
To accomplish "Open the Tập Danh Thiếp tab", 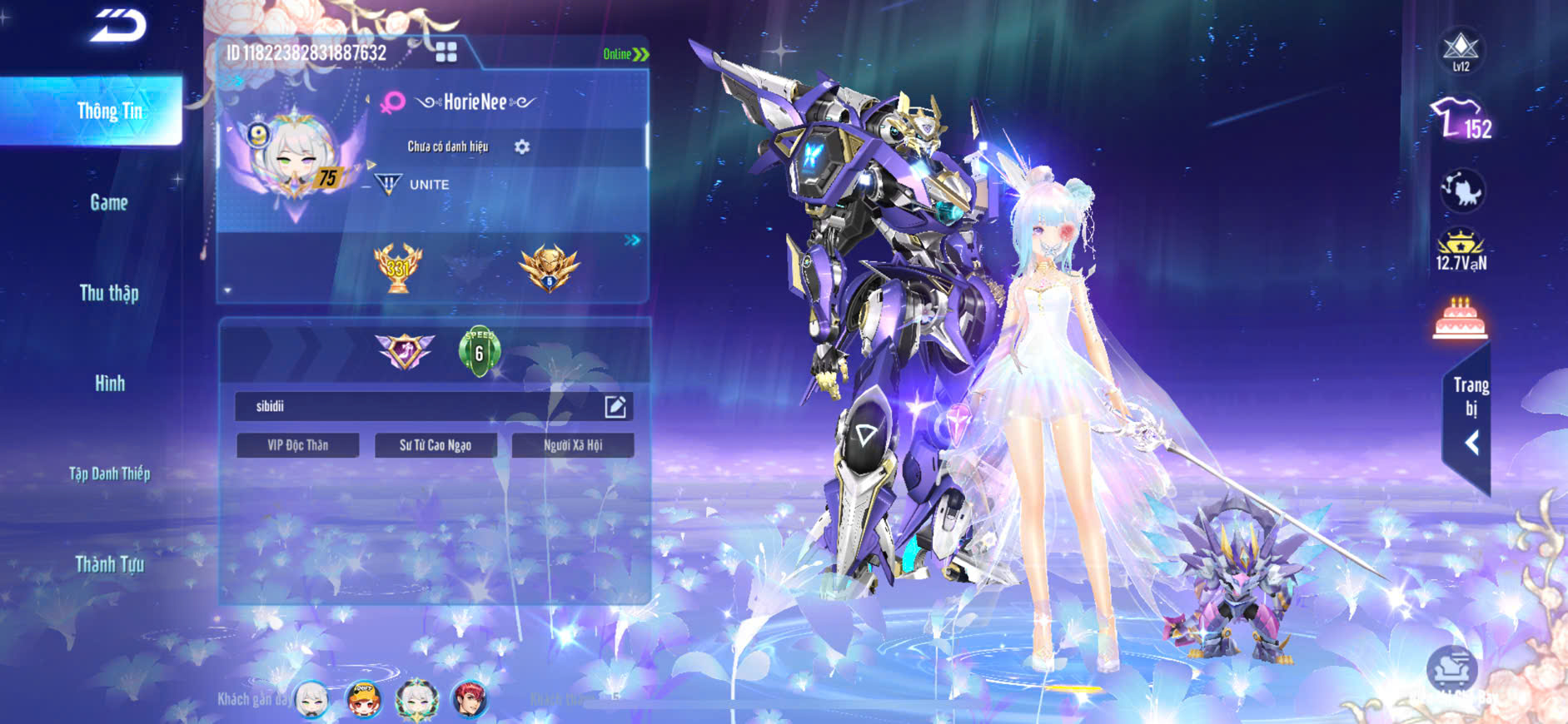I will (109, 474).
